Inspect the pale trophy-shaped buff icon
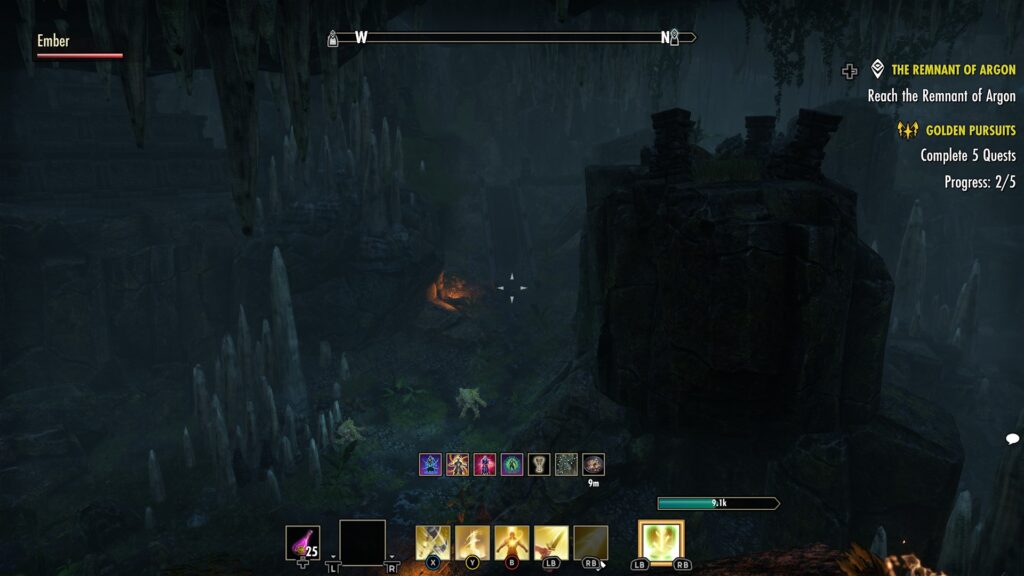 (539, 464)
